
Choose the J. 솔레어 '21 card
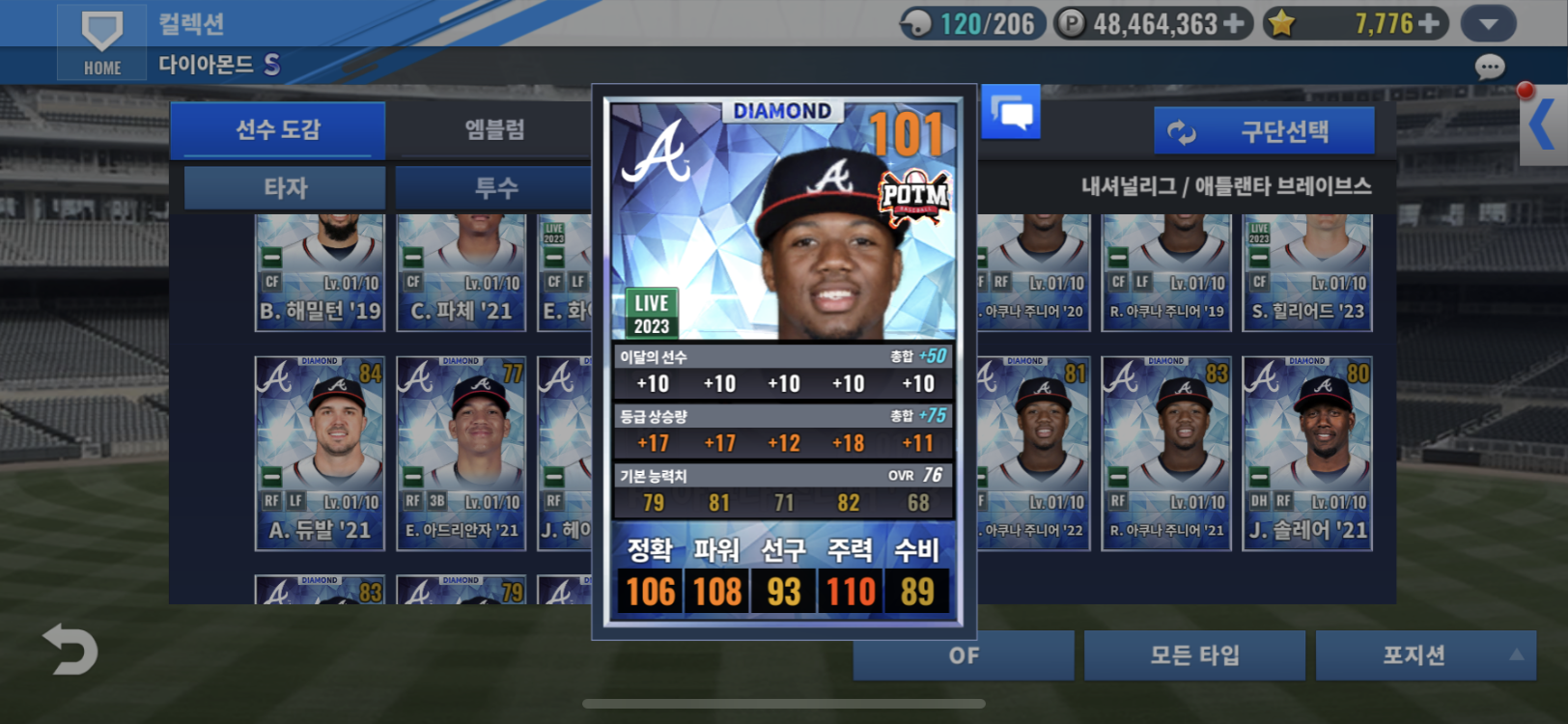point(1307,453)
